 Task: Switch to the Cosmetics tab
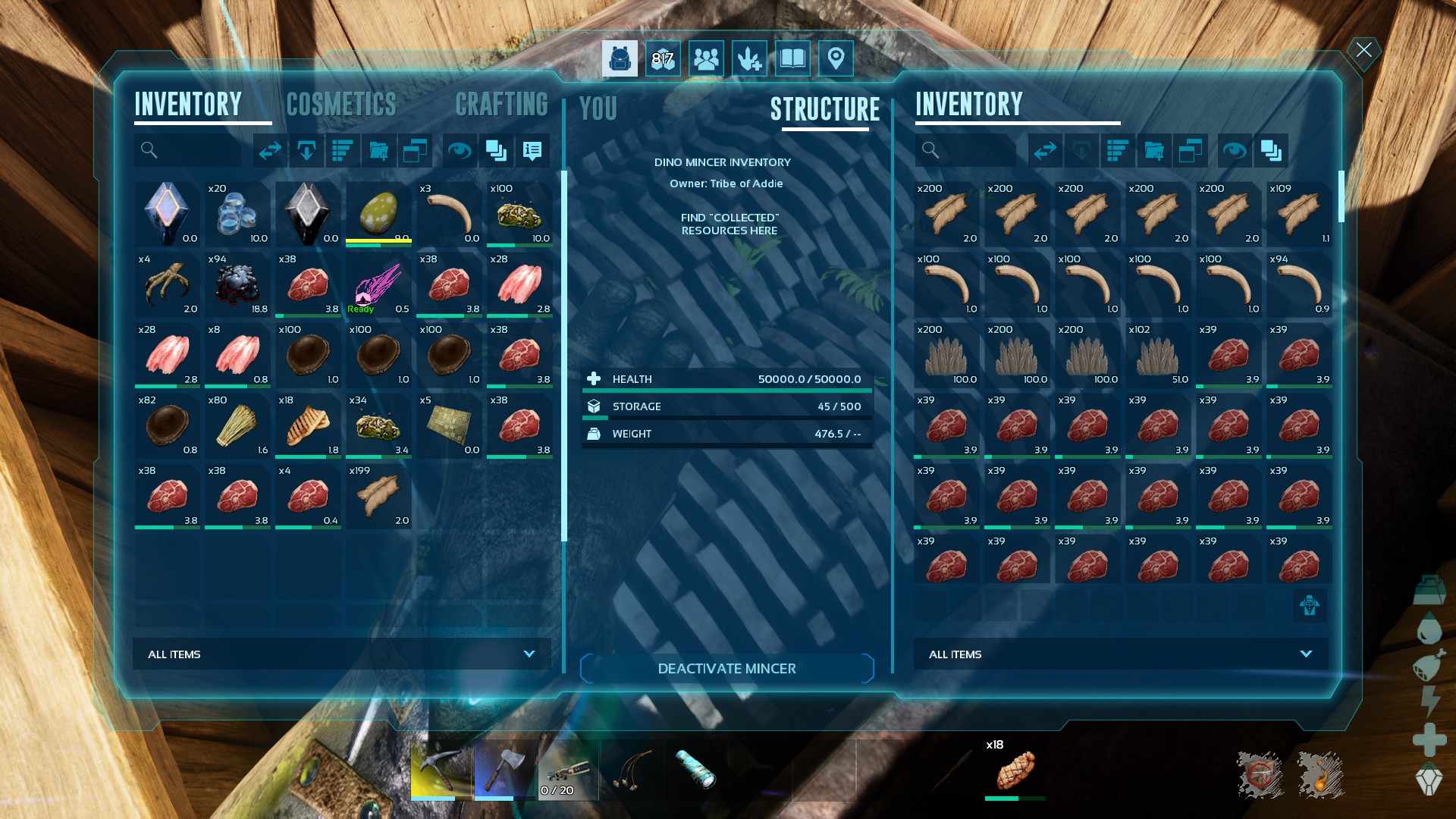click(x=341, y=105)
